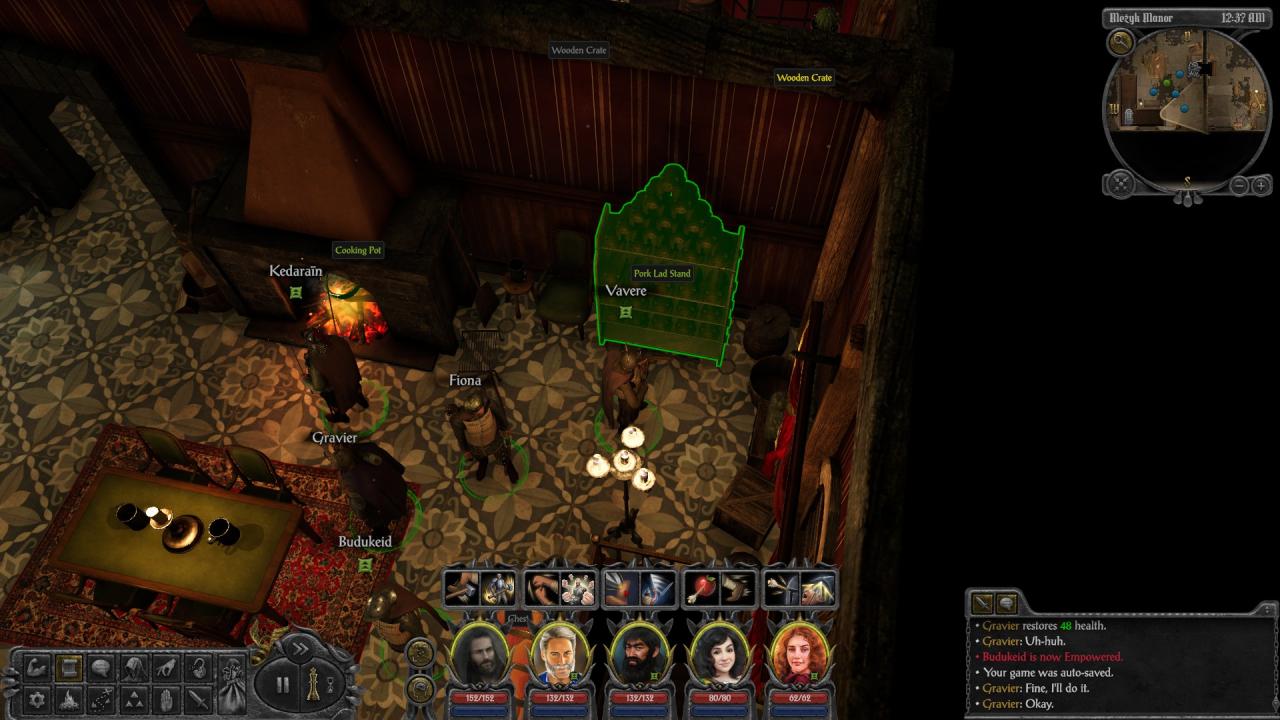This screenshot has height=720, width=1280.
Task: Select the grey-haired bearded man portrait
Action: [560, 654]
